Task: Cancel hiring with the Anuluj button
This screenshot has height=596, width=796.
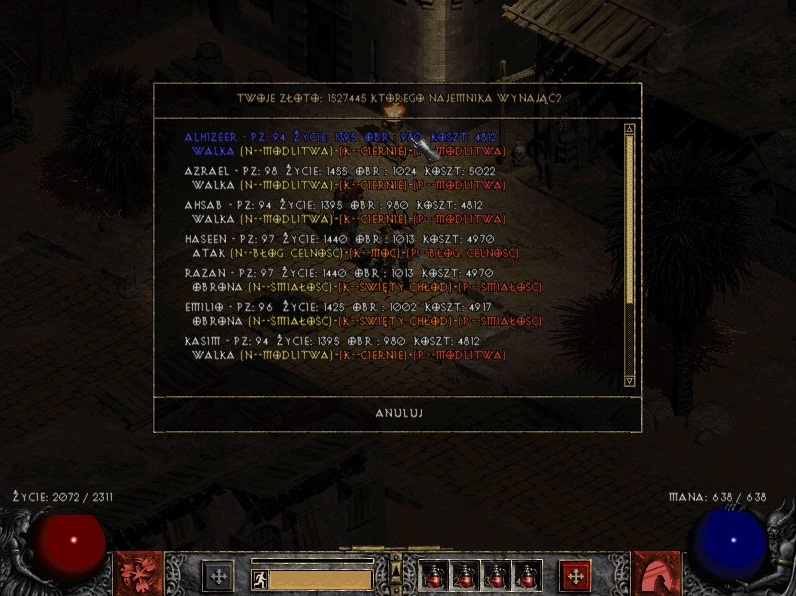Action: [397, 412]
